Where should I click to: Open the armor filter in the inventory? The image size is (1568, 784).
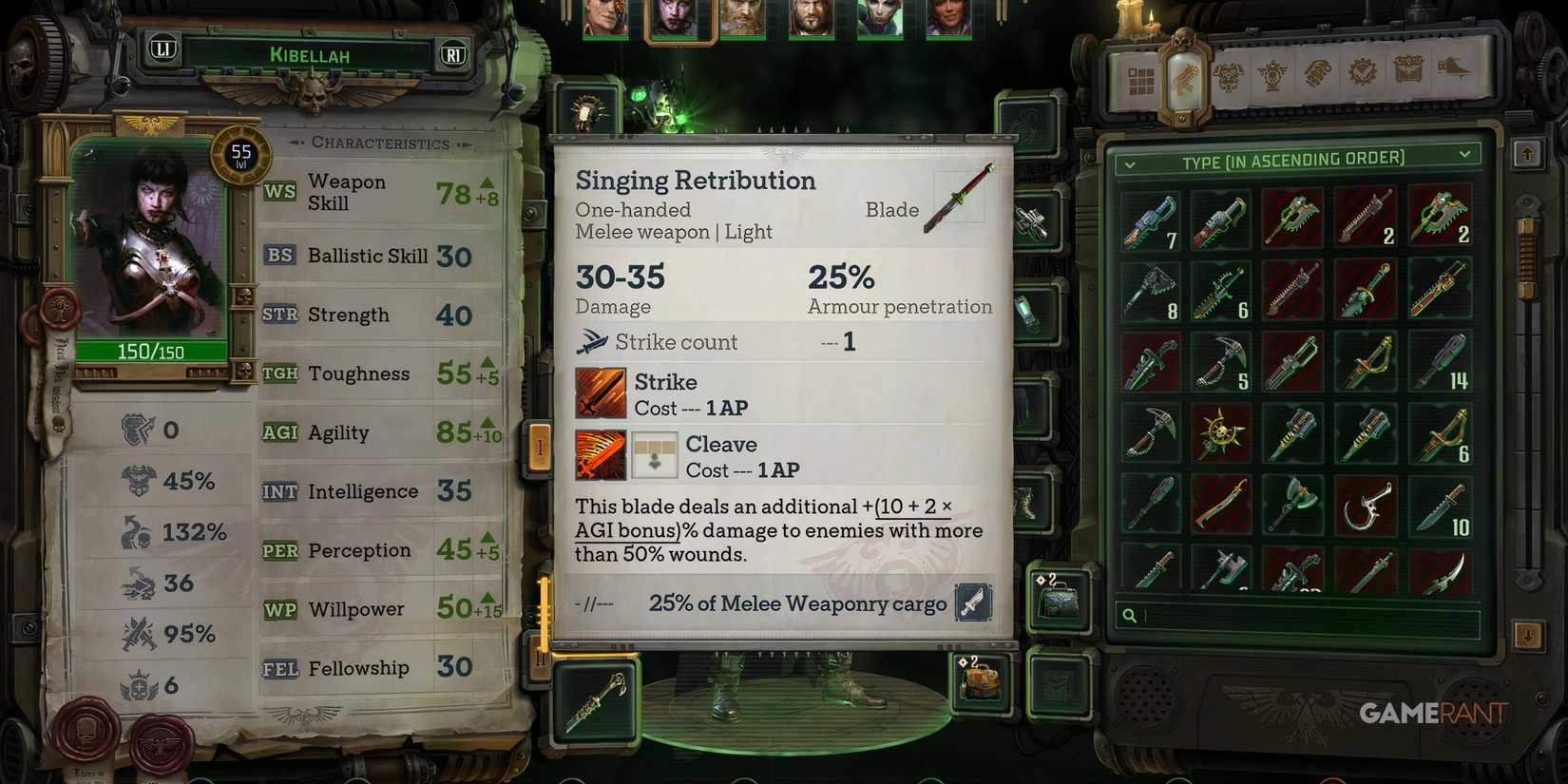pyautogui.click(x=1230, y=77)
